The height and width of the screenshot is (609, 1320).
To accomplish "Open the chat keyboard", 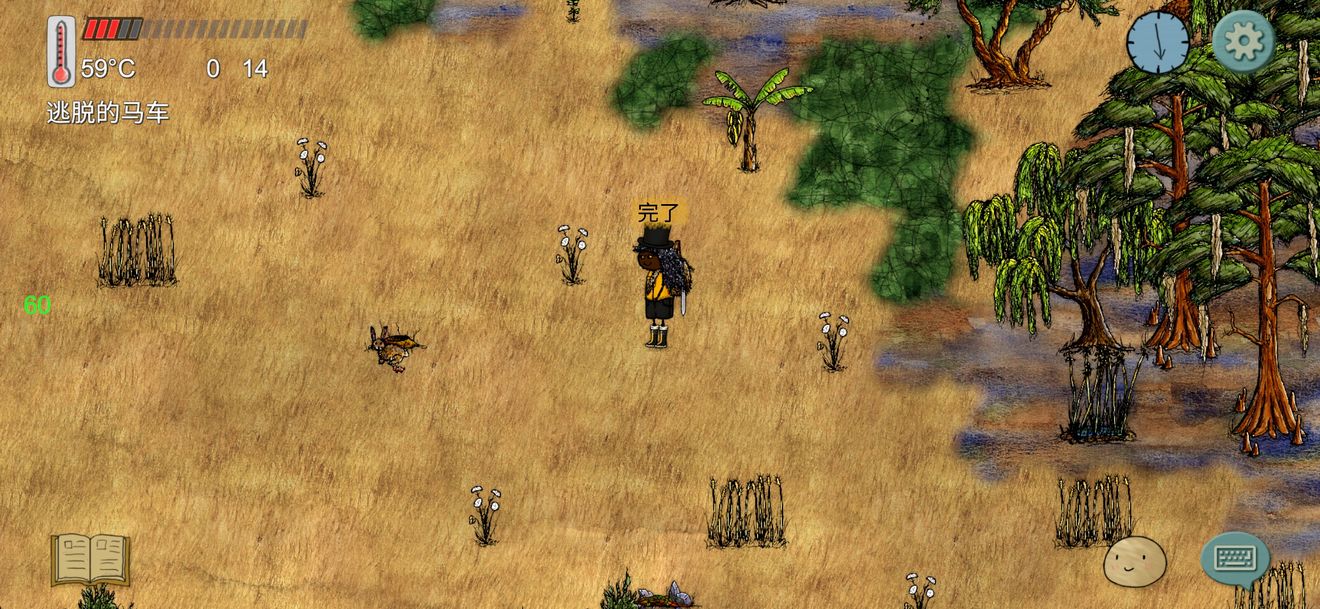I will point(1235,558).
